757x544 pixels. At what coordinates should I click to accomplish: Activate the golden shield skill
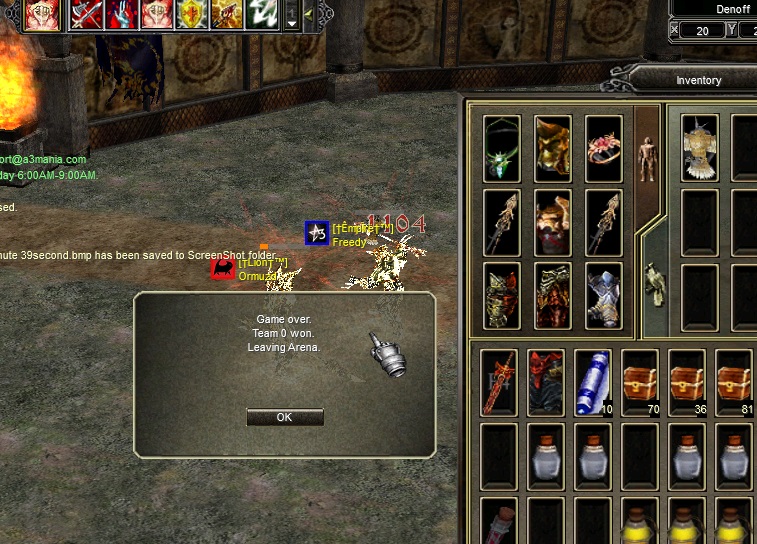point(191,15)
